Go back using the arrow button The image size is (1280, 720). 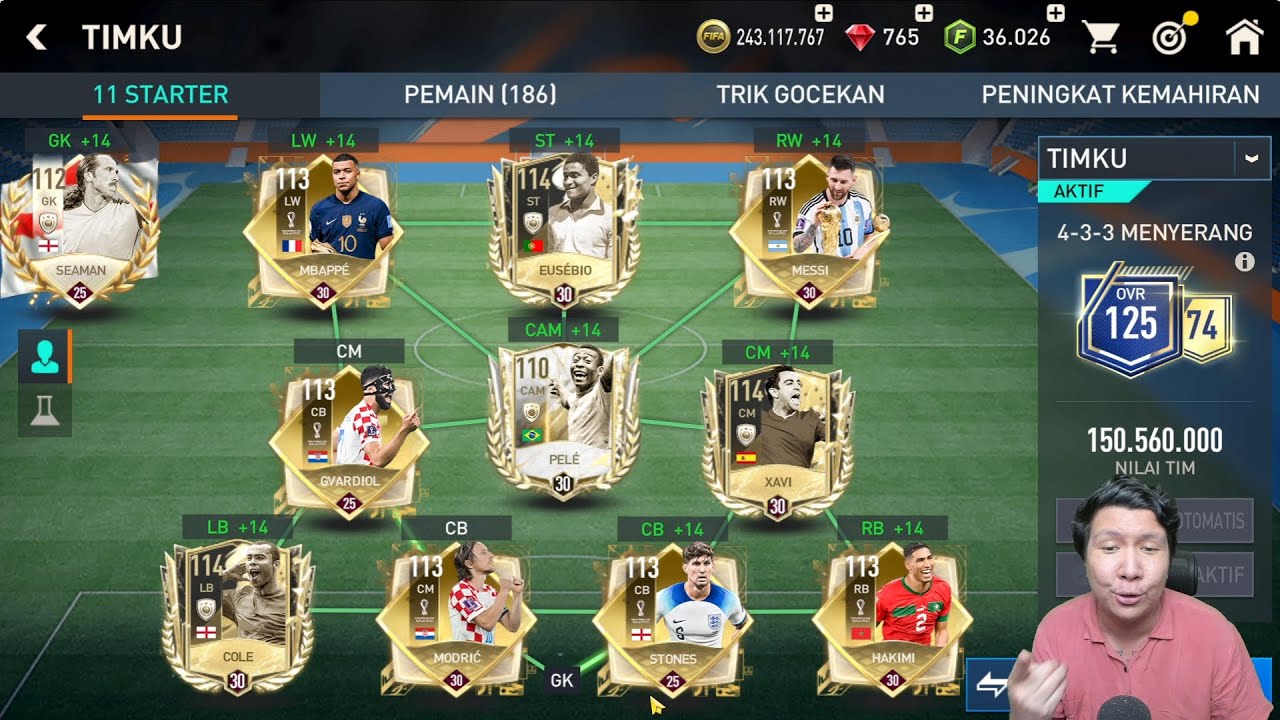click(x=37, y=38)
